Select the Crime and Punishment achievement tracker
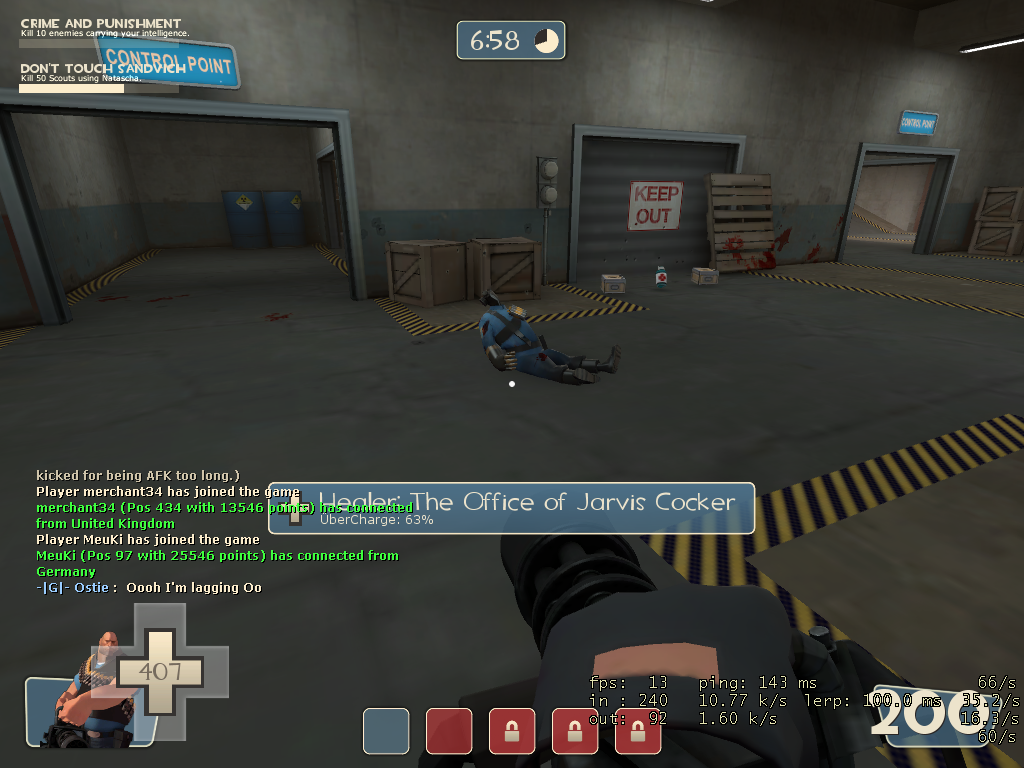This screenshot has height=768, width=1024. [100, 30]
